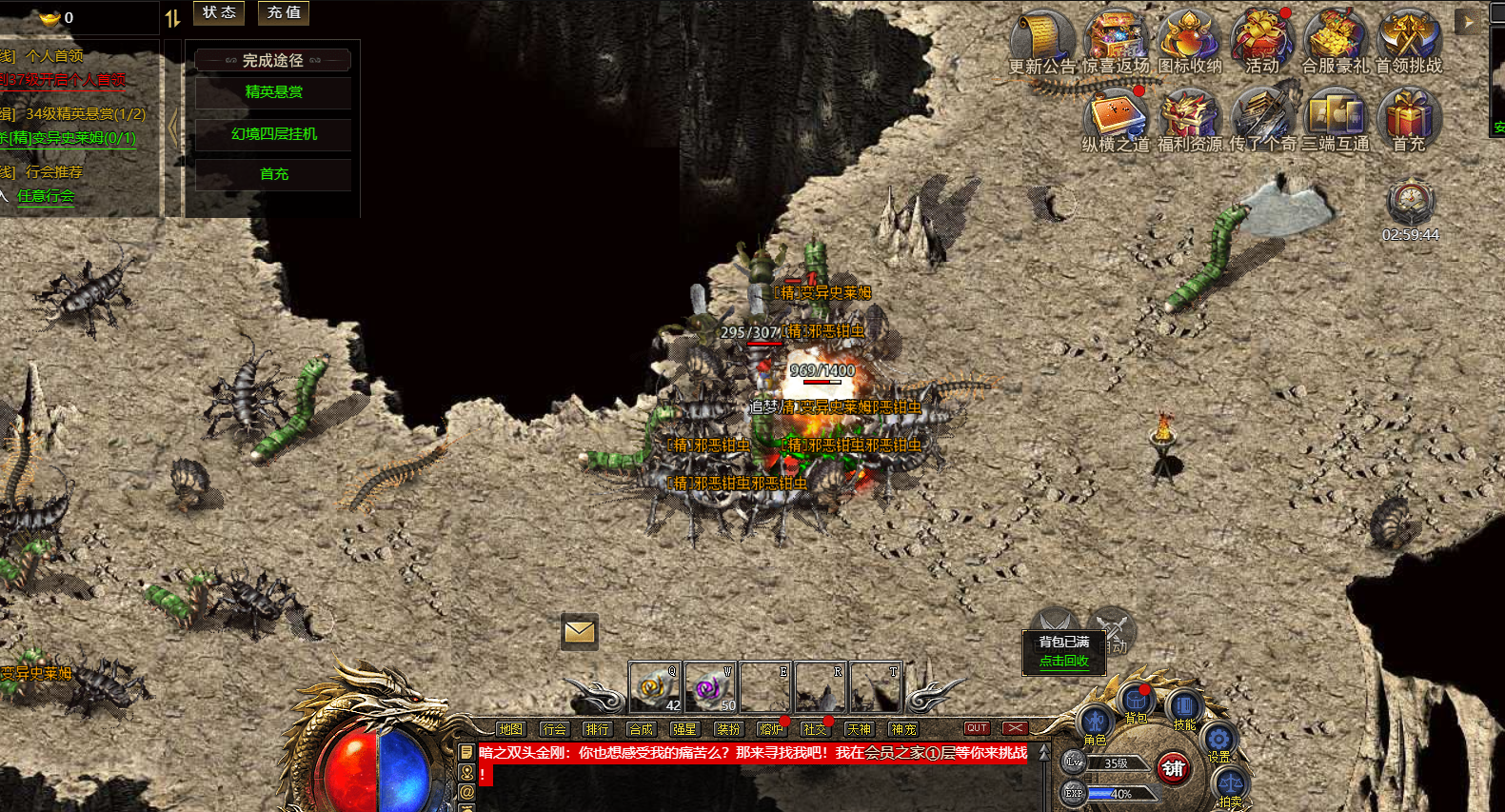Open the 状态 status button
1505x812 pixels.
tap(219, 12)
